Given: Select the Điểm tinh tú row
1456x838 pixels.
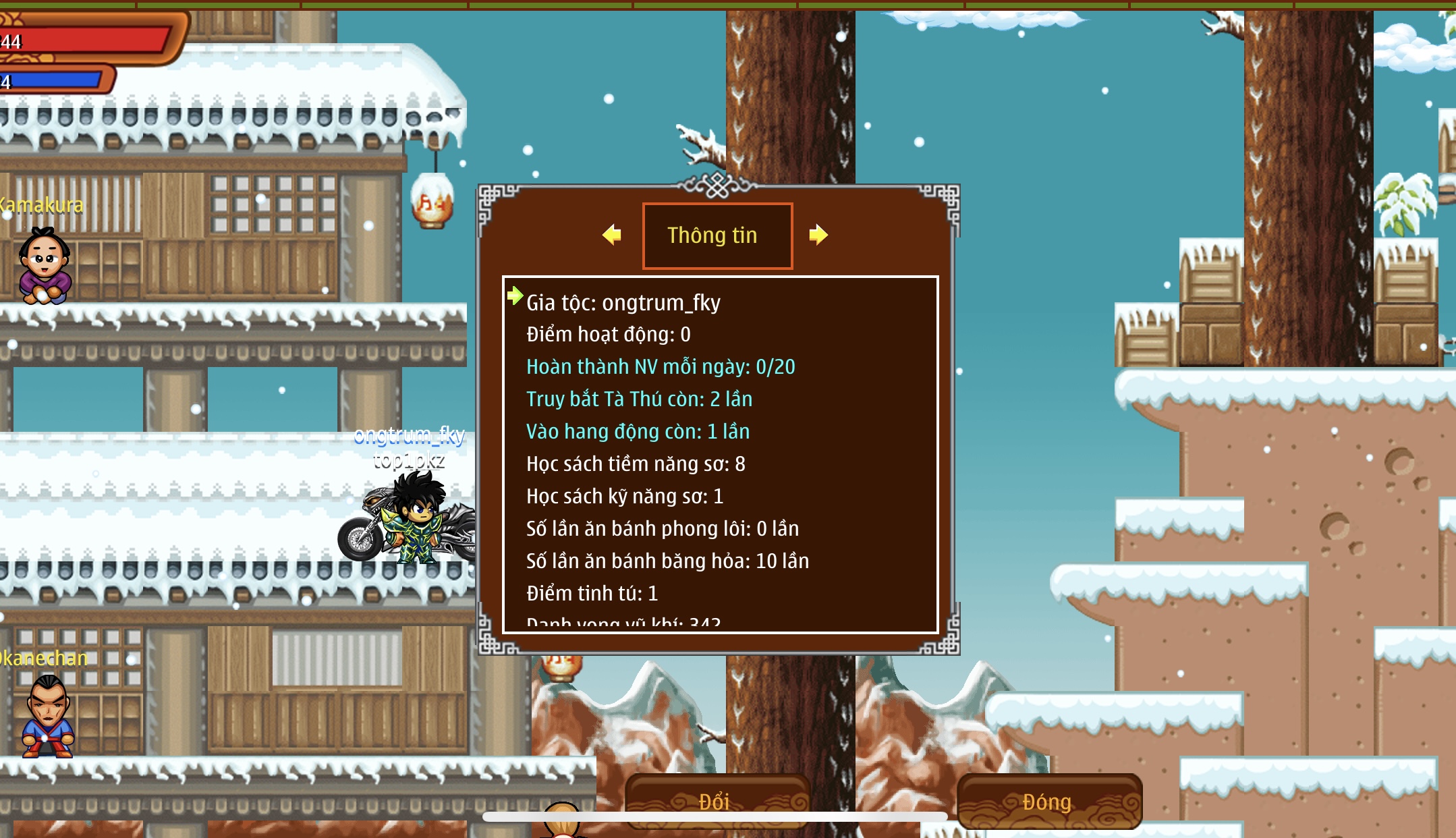Looking at the screenshot, I should click(x=591, y=594).
